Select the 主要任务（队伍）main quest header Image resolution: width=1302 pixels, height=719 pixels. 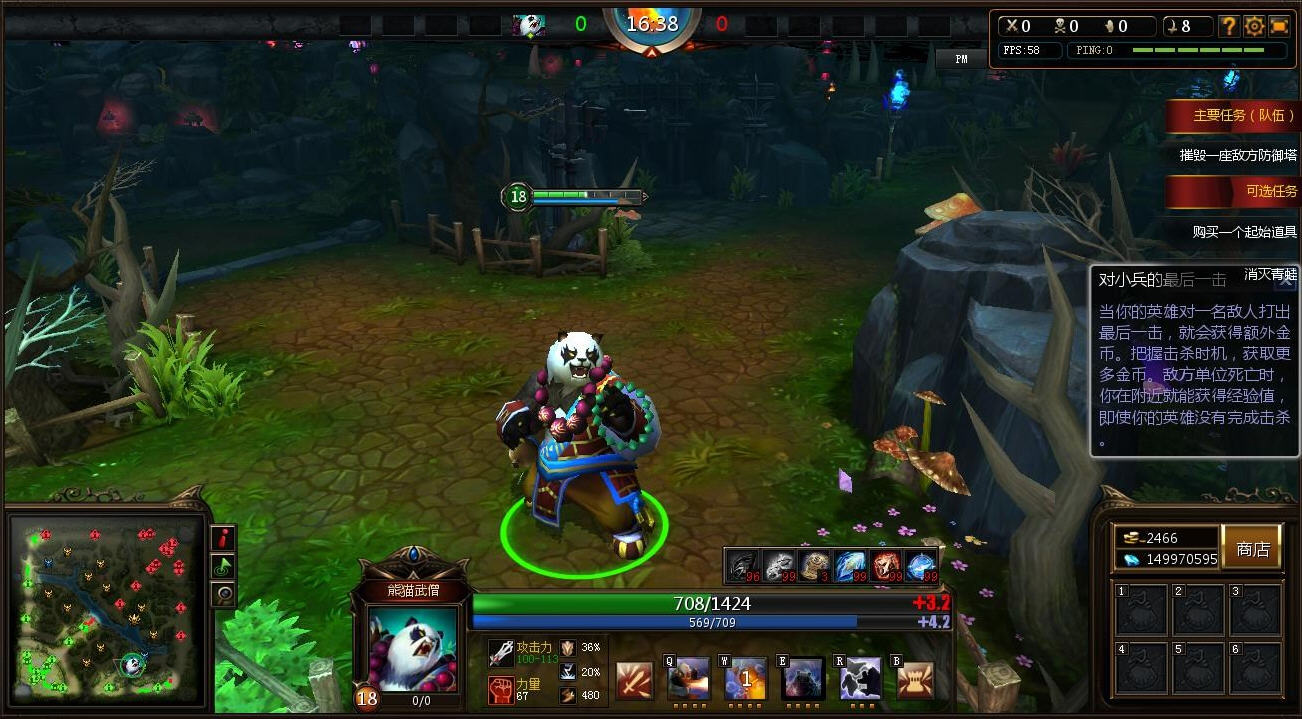click(x=1236, y=115)
